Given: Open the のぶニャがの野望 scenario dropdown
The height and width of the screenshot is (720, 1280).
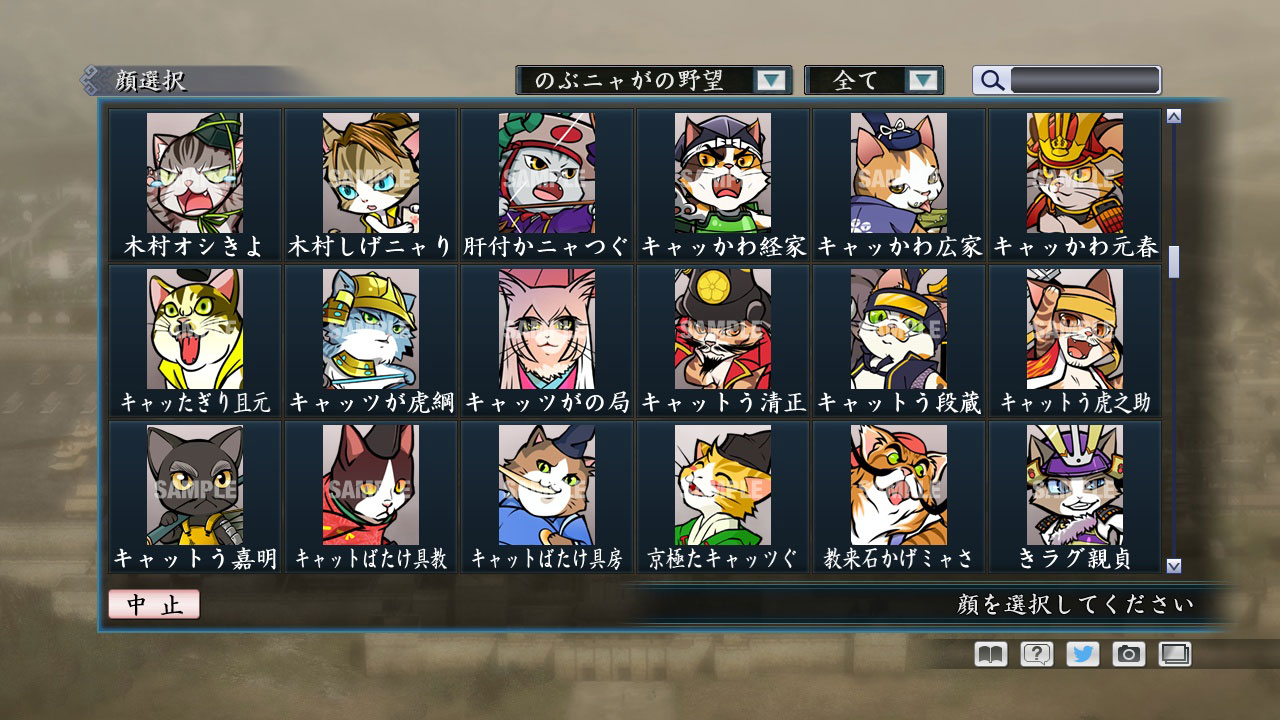Looking at the screenshot, I should [640, 80].
